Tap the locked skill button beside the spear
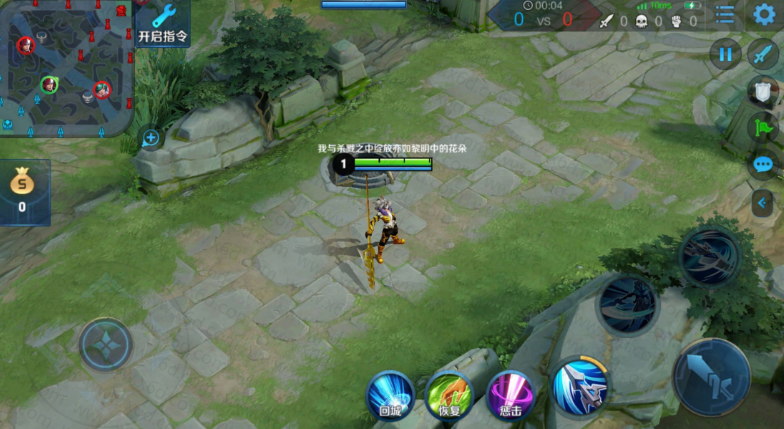 [x=628, y=303]
